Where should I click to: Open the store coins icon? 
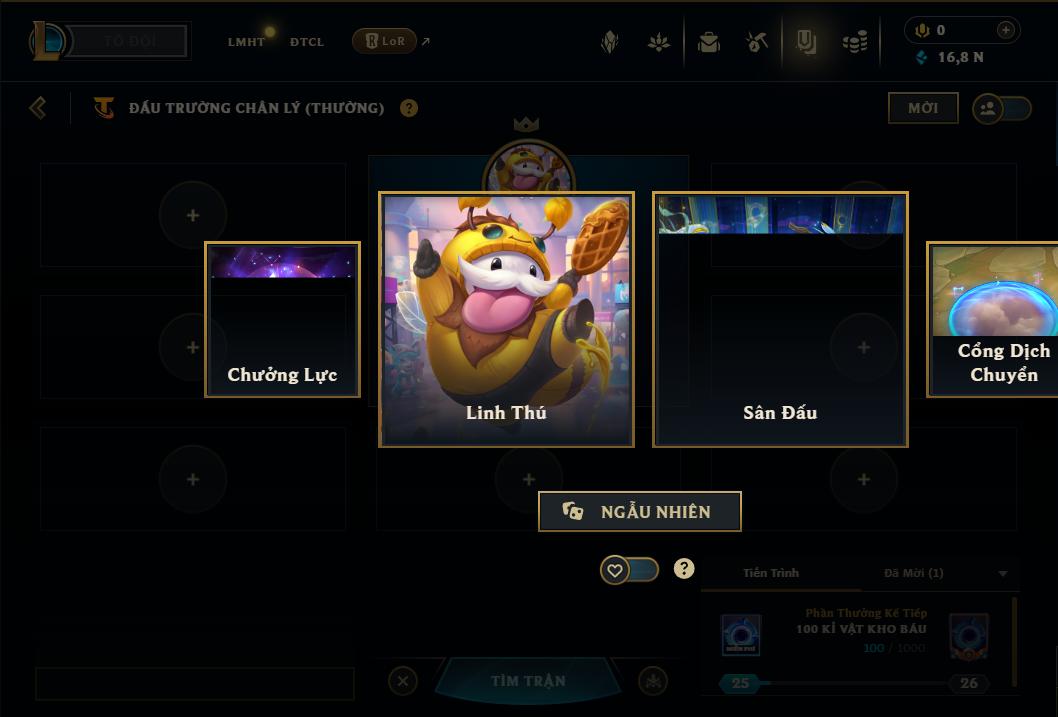point(854,42)
